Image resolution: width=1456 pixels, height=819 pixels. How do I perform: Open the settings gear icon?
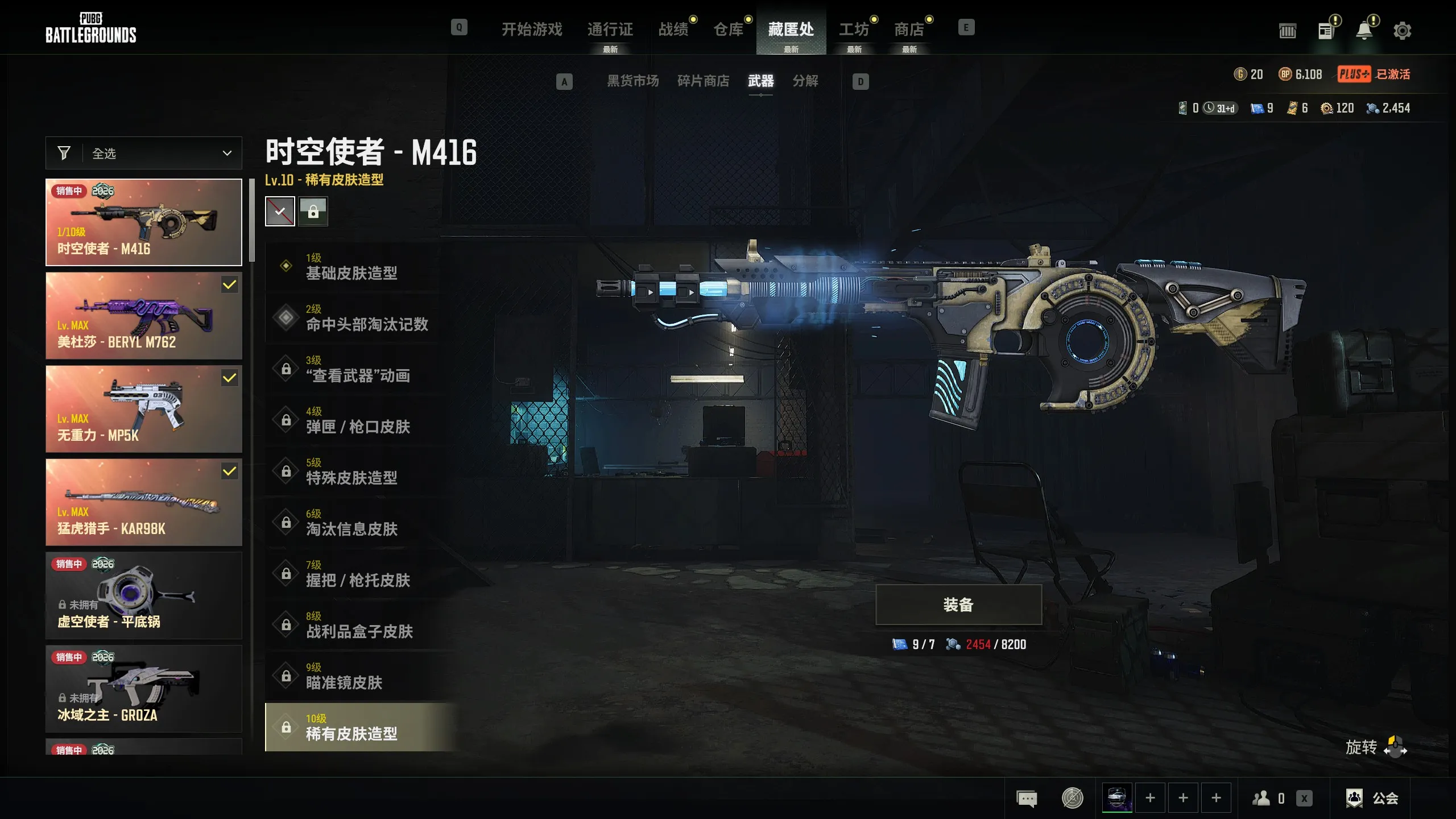[1402, 31]
